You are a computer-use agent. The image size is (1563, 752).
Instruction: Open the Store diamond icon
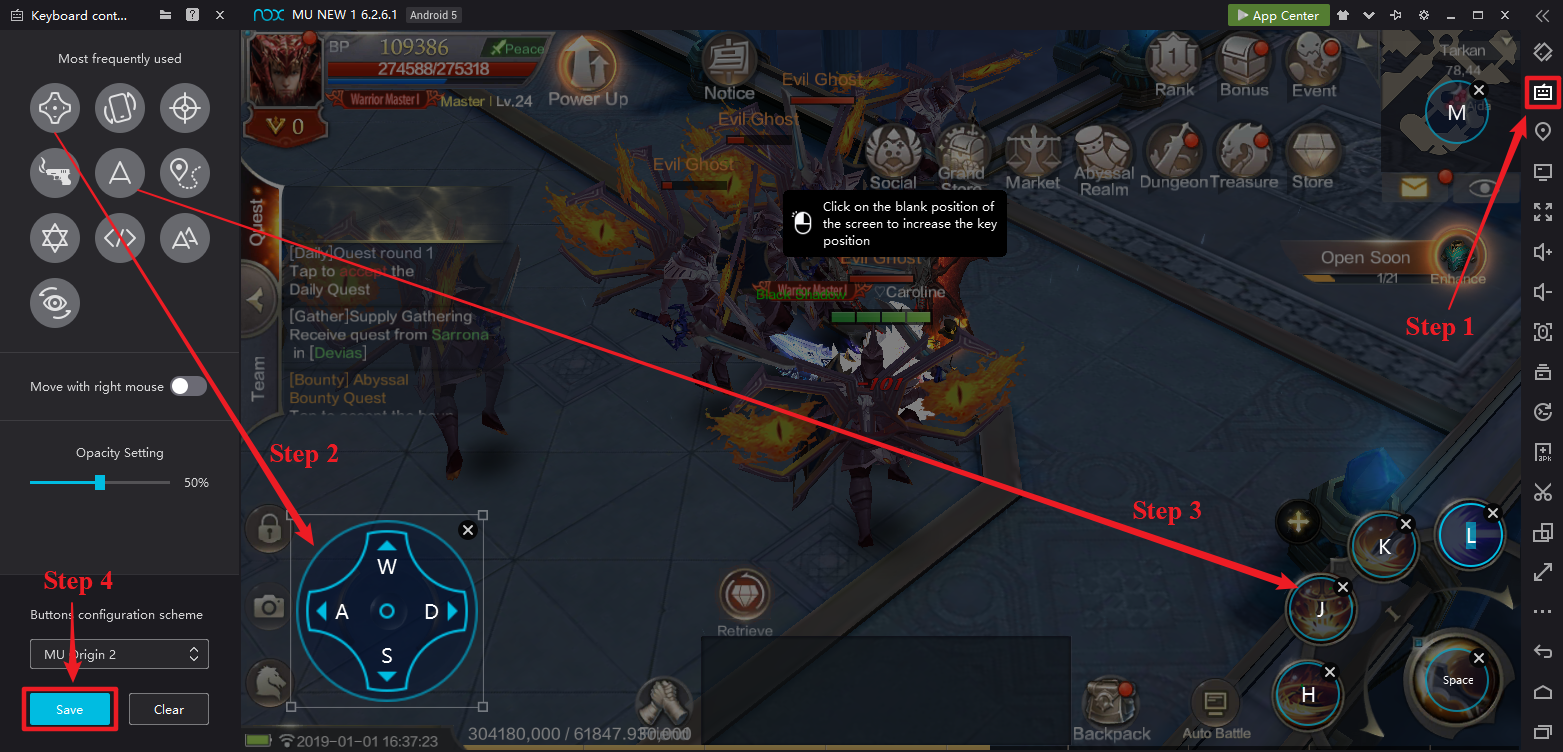1312,157
